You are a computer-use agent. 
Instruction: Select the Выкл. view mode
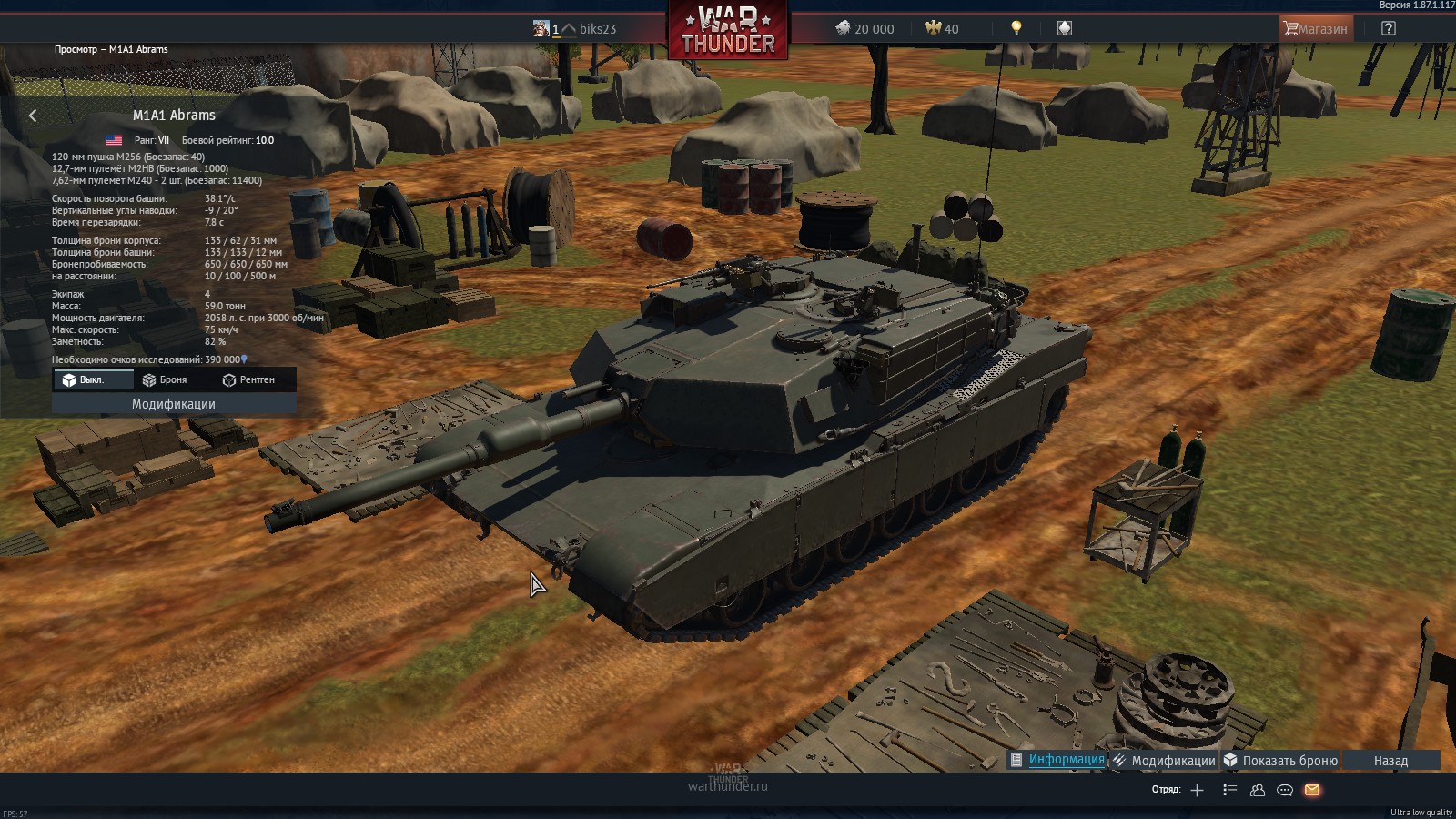(x=91, y=380)
